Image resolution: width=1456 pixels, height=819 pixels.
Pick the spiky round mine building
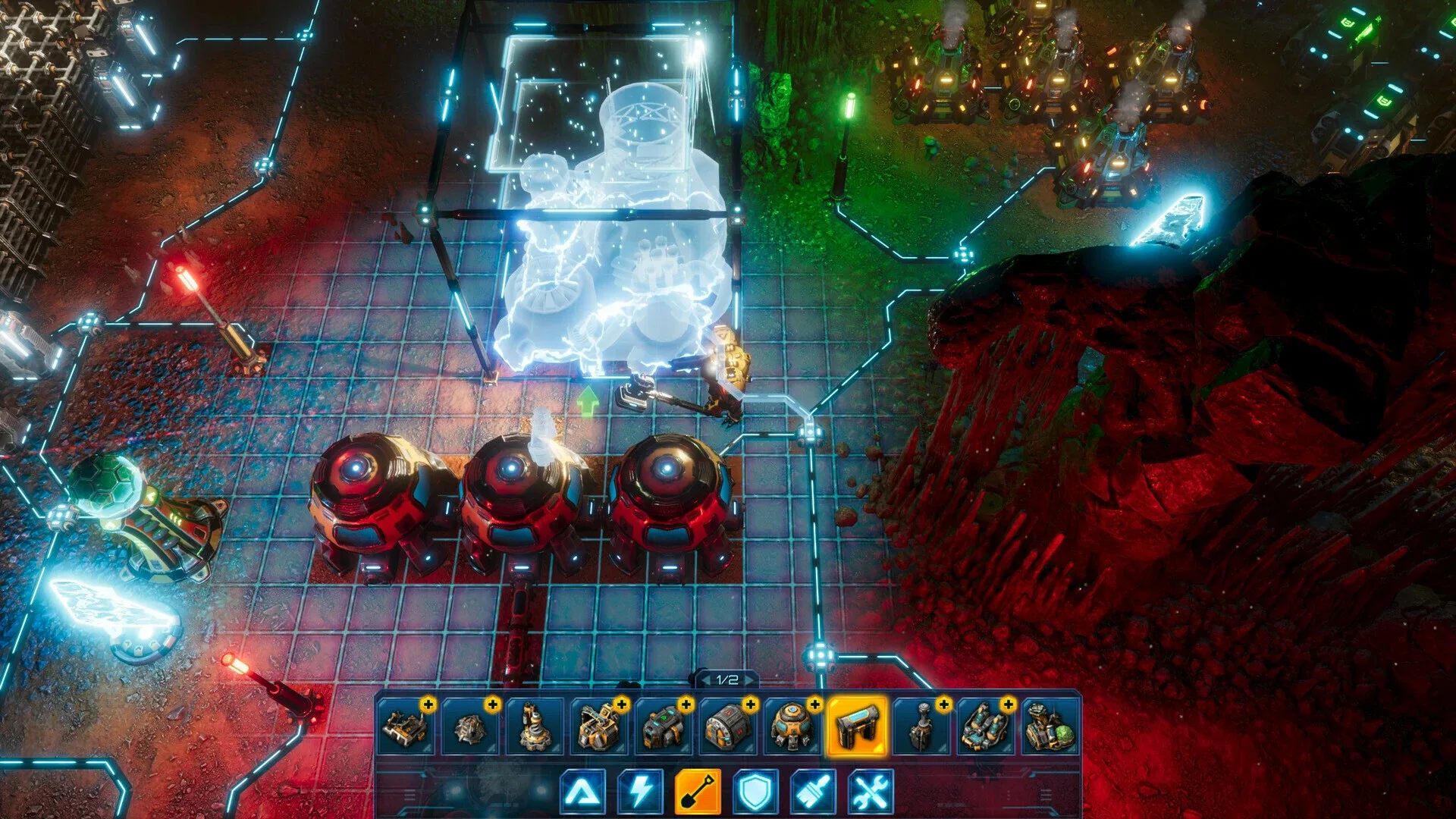click(x=470, y=726)
